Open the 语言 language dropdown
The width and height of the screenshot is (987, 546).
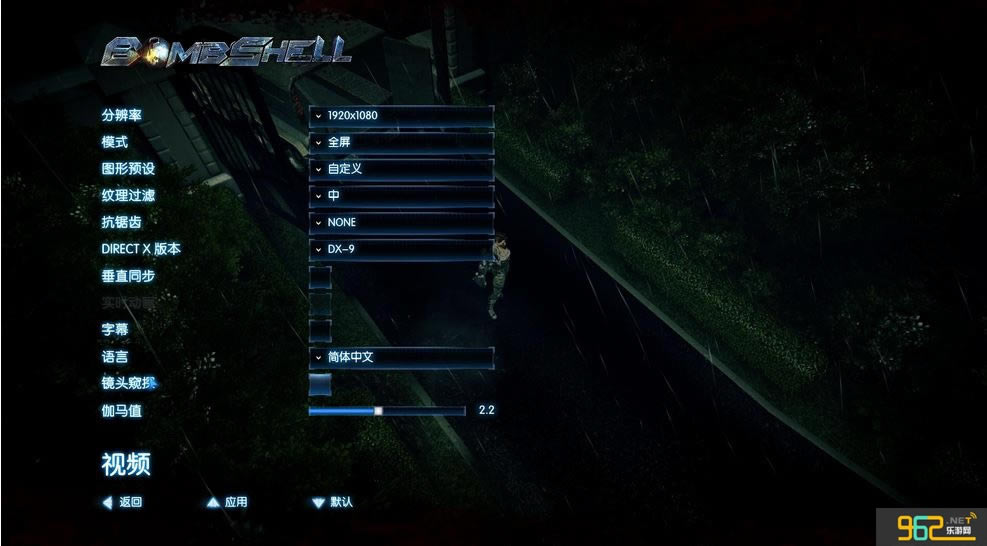click(401, 357)
